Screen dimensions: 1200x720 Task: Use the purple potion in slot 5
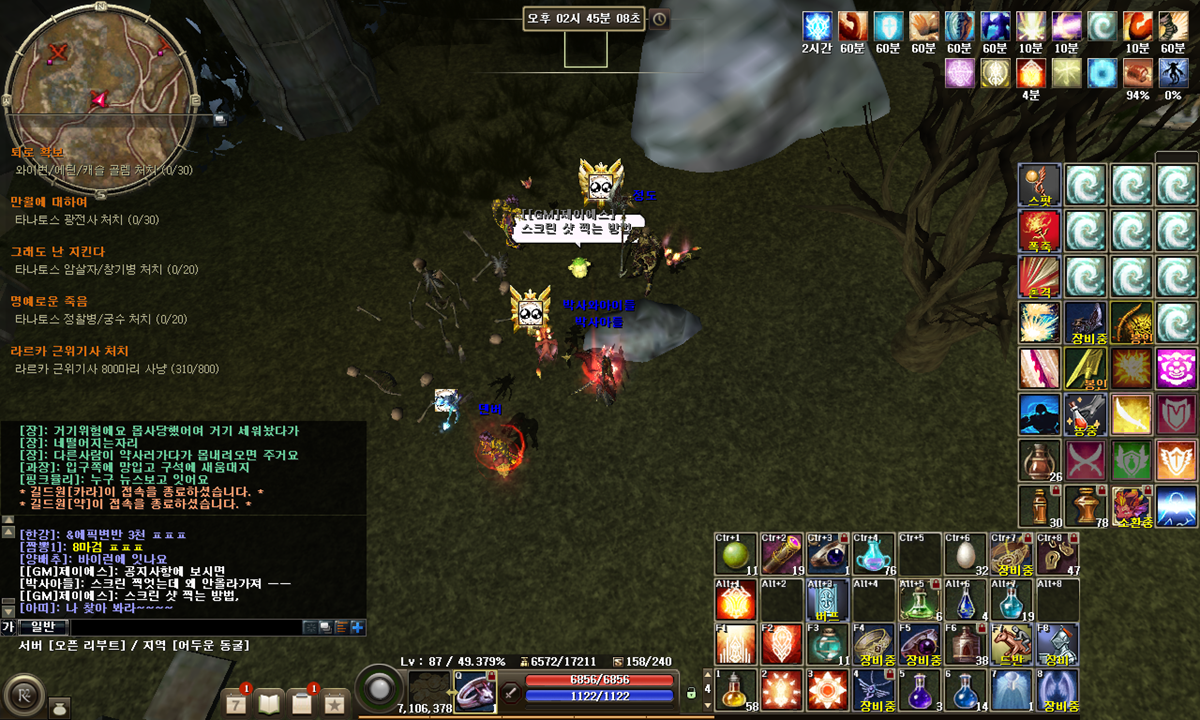(x=919, y=689)
